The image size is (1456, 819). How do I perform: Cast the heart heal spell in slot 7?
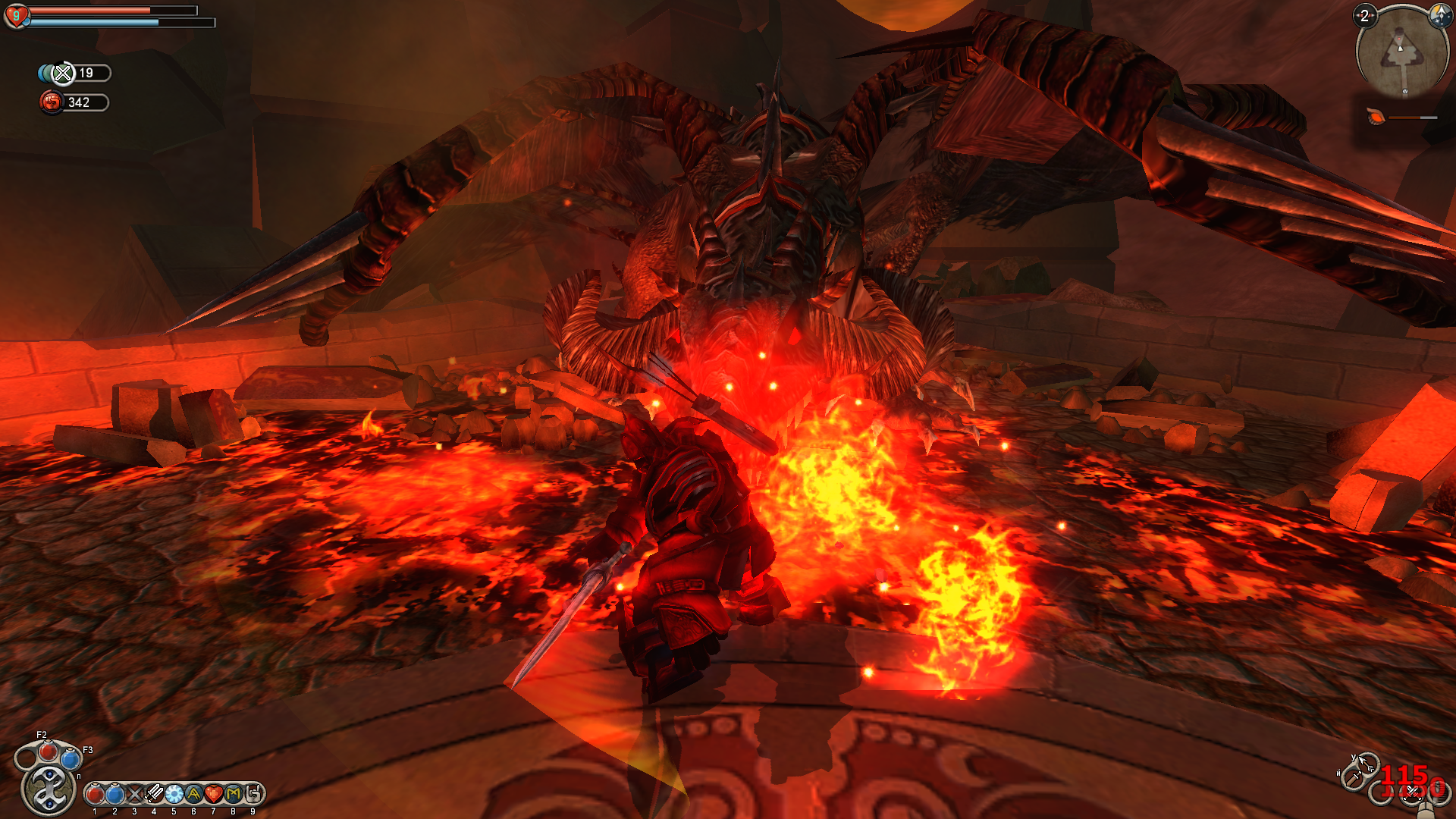(x=213, y=794)
